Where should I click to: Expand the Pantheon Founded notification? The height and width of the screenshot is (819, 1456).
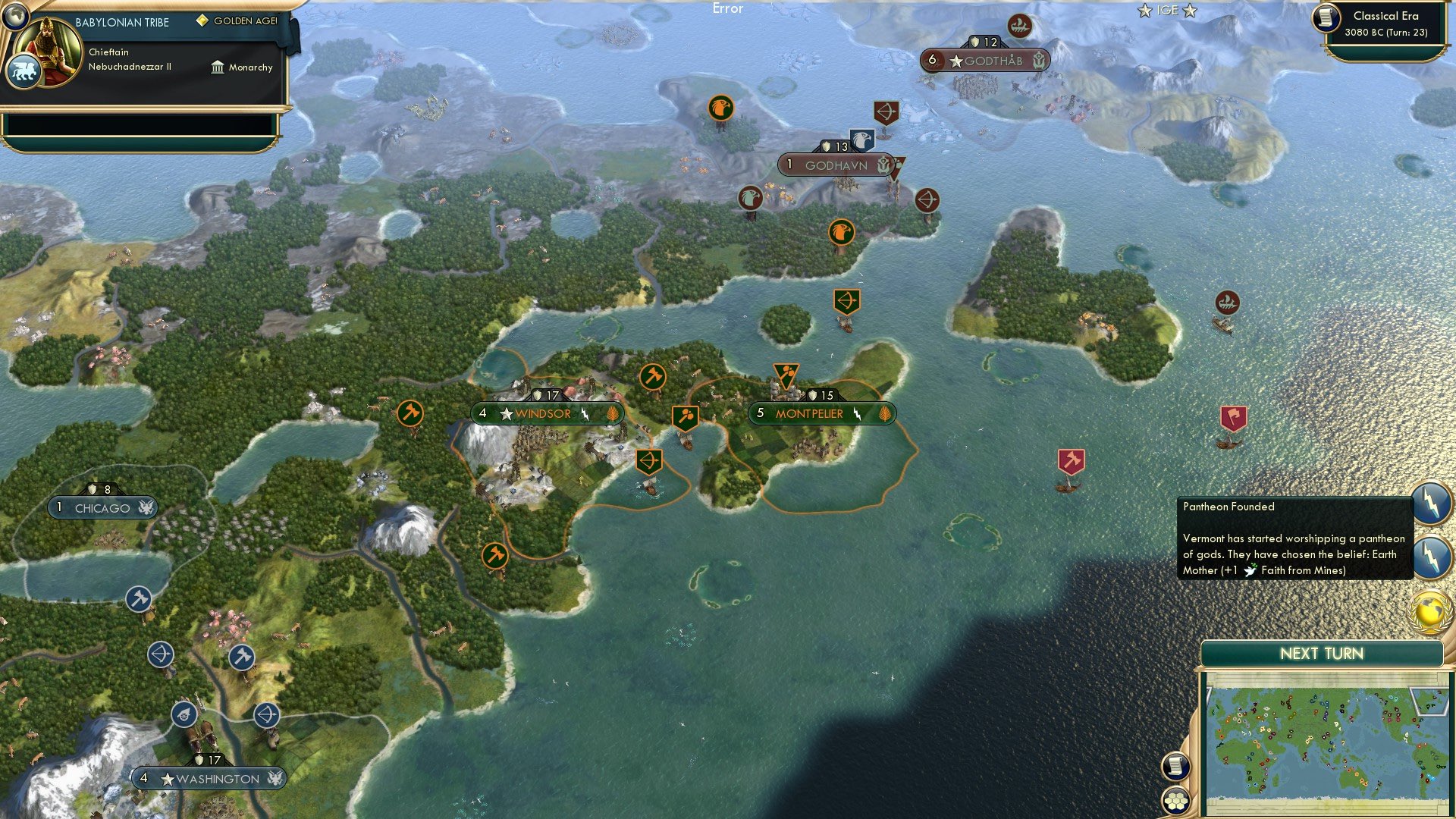click(x=1289, y=538)
